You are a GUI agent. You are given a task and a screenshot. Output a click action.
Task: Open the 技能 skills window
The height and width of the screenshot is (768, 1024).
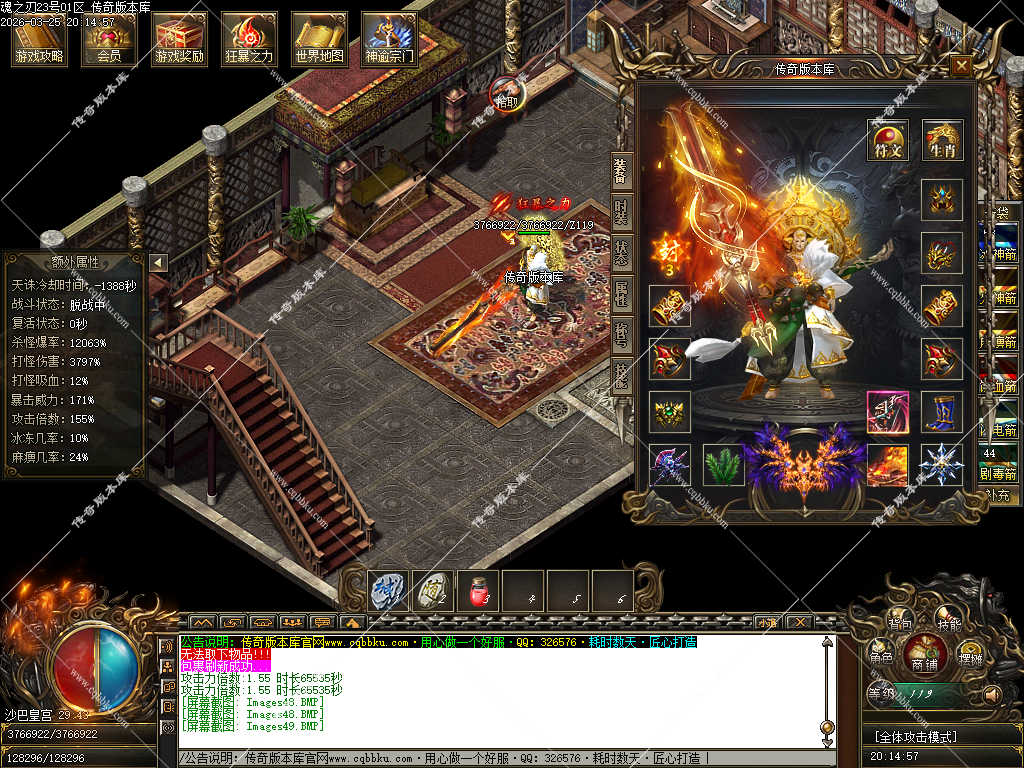[949, 623]
